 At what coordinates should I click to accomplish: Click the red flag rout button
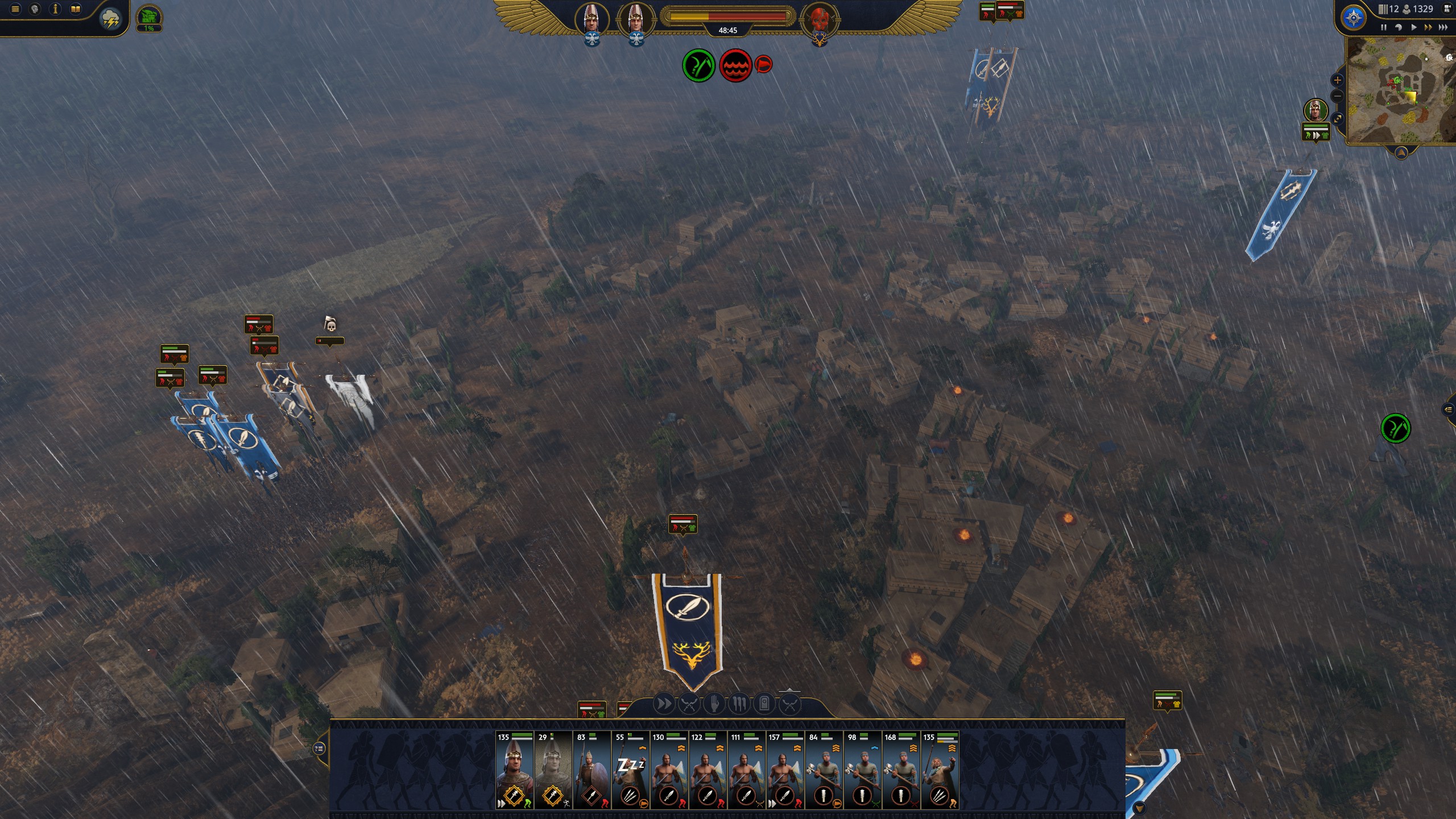(x=764, y=64)
